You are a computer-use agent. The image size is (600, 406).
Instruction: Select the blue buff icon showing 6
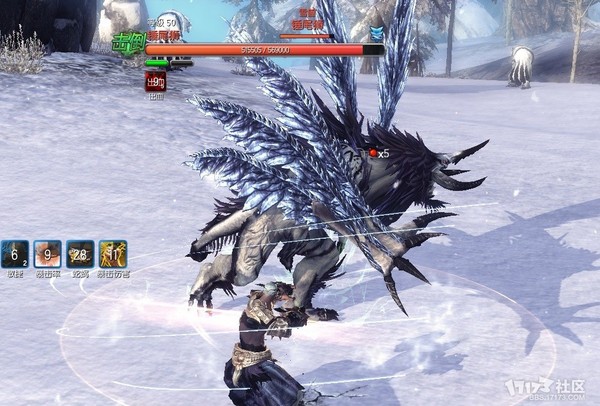(x=15, y=254)
